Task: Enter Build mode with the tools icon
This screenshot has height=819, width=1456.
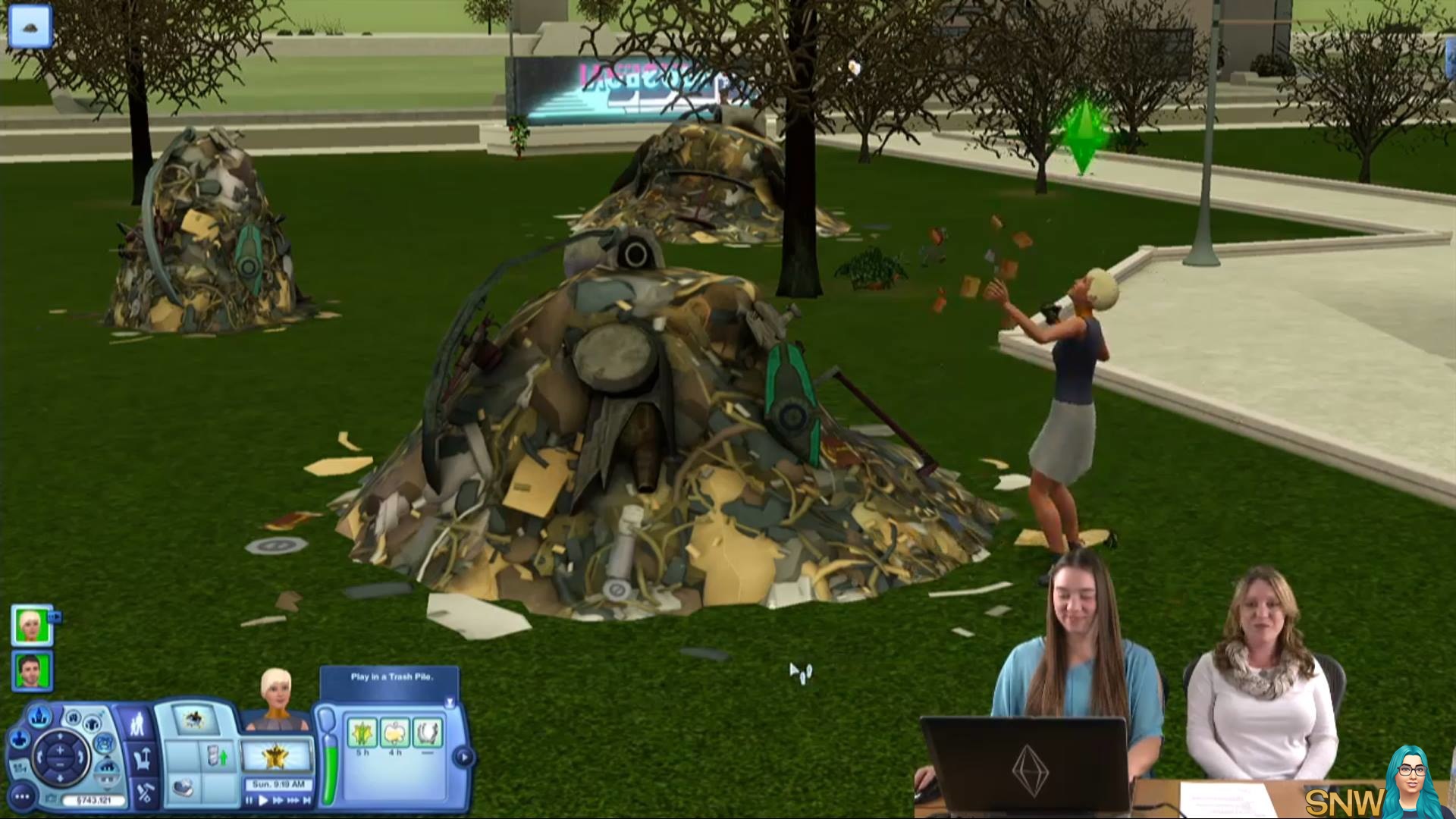Action: point(143,793)
